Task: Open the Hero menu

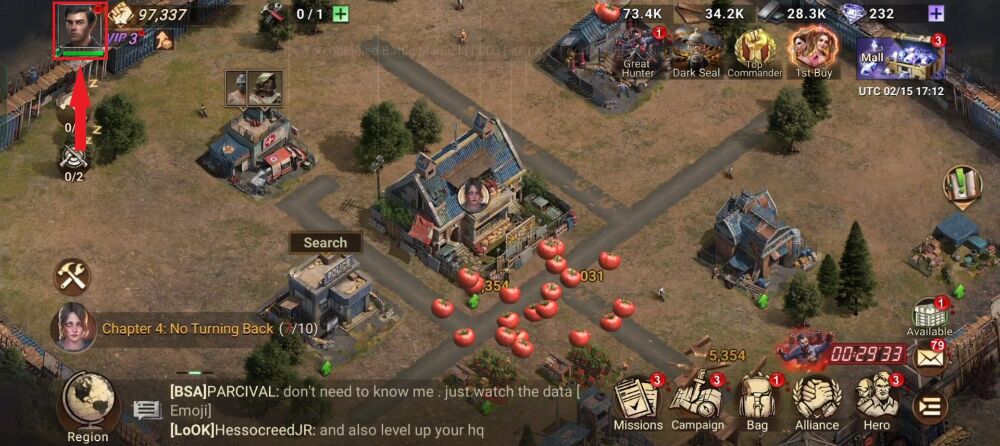Action: pos(876,402)
